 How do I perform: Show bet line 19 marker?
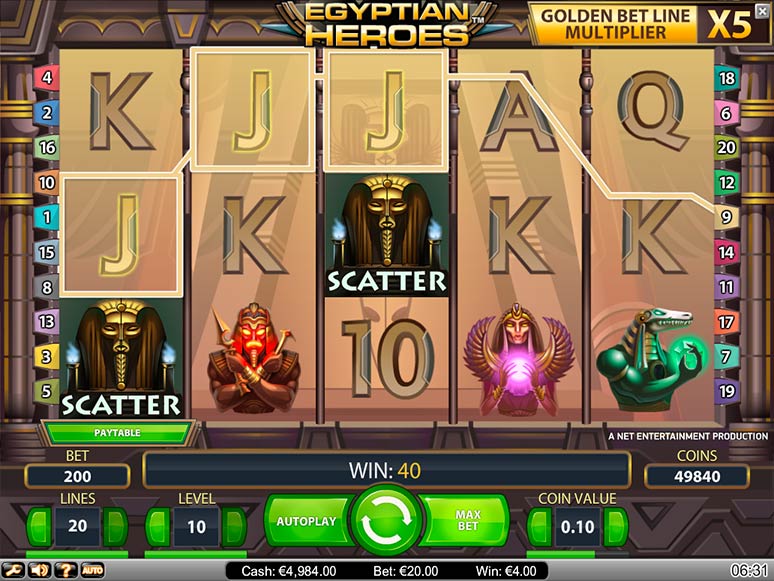click(x=727, y=390)
